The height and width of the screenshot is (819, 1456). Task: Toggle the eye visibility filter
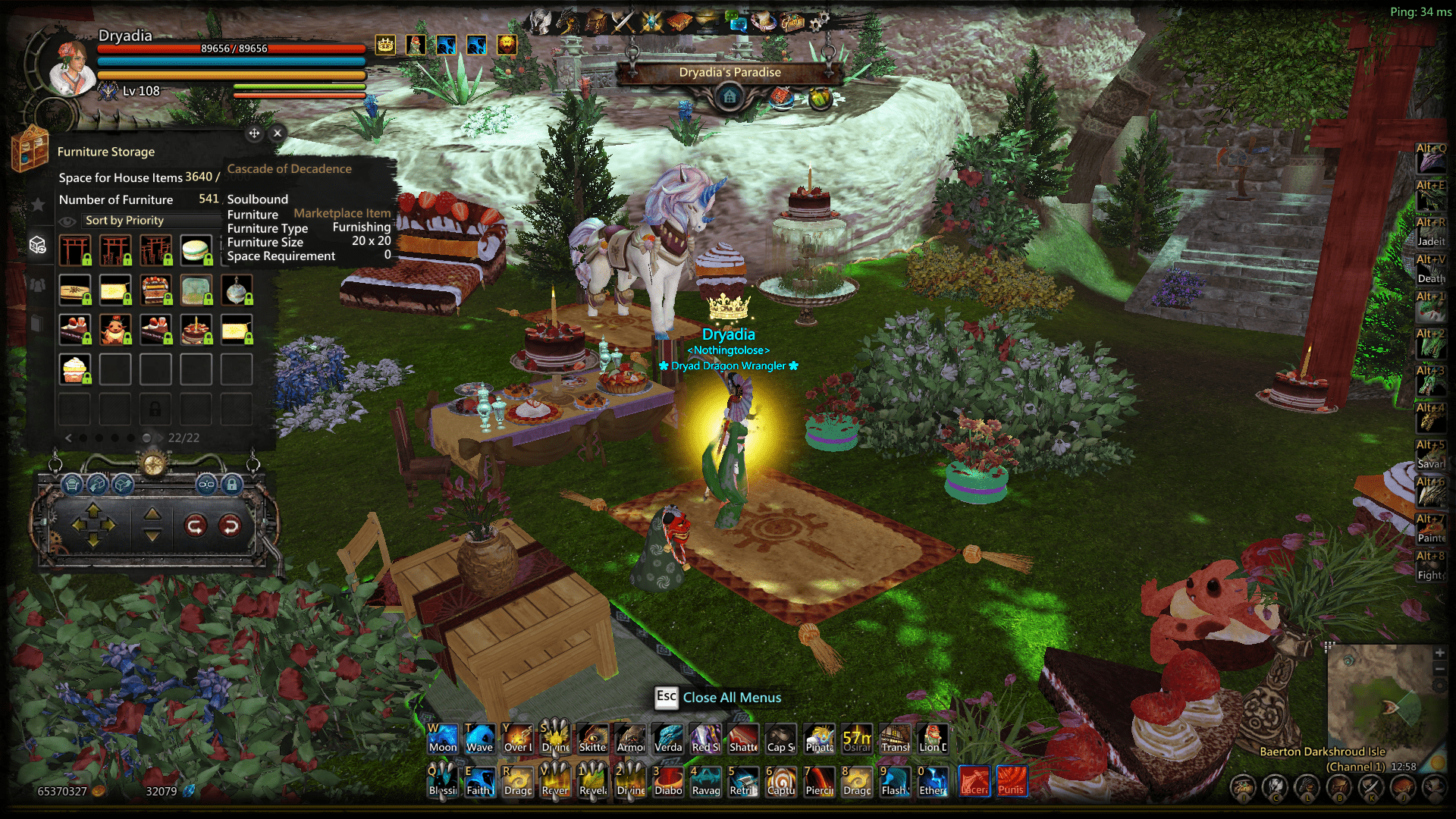[67, 221]
